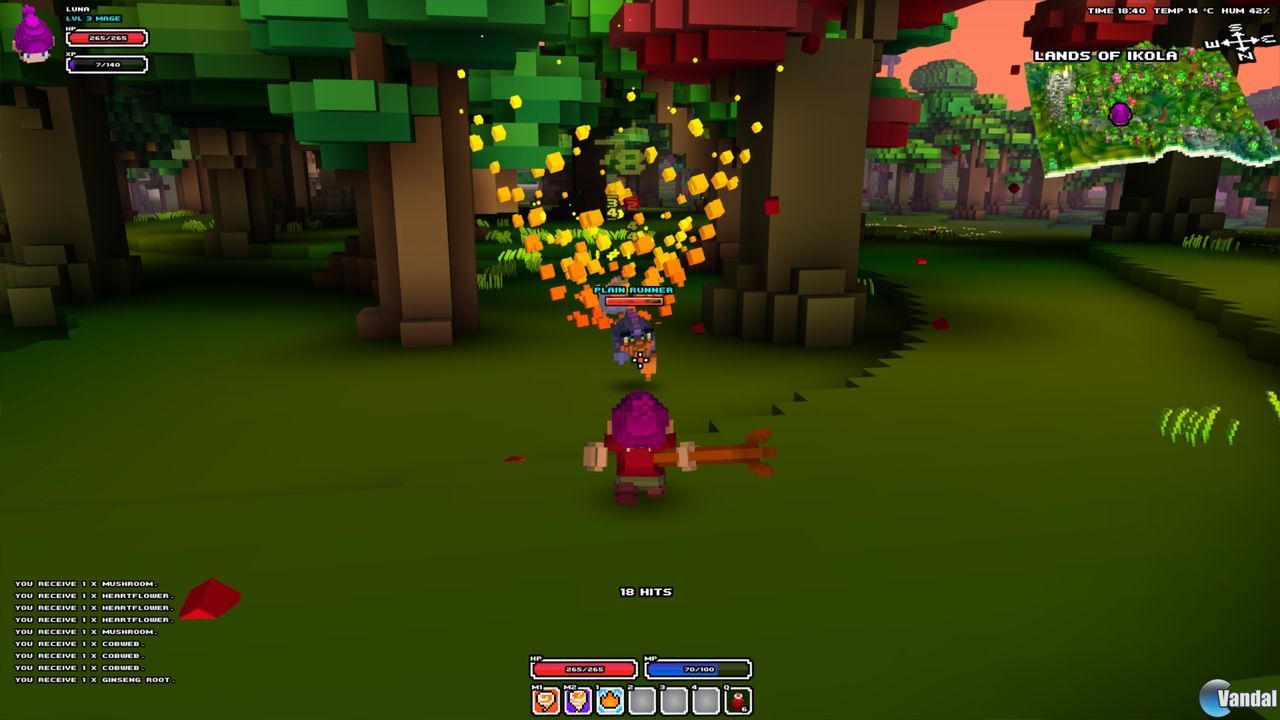The width and height of the screenshot is (1280, 720).
Task: Click the XP bar showing 7/140
Action: coord(107,64)
